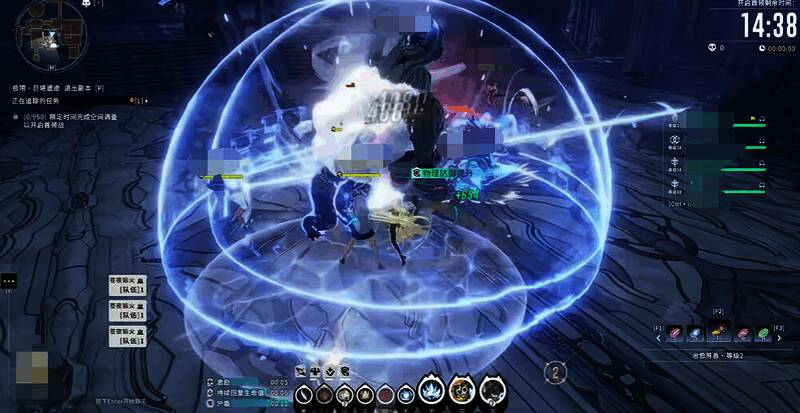800x413 pixels.
Task: Use the orange skull face skill
Action: [x=460, y=390]
